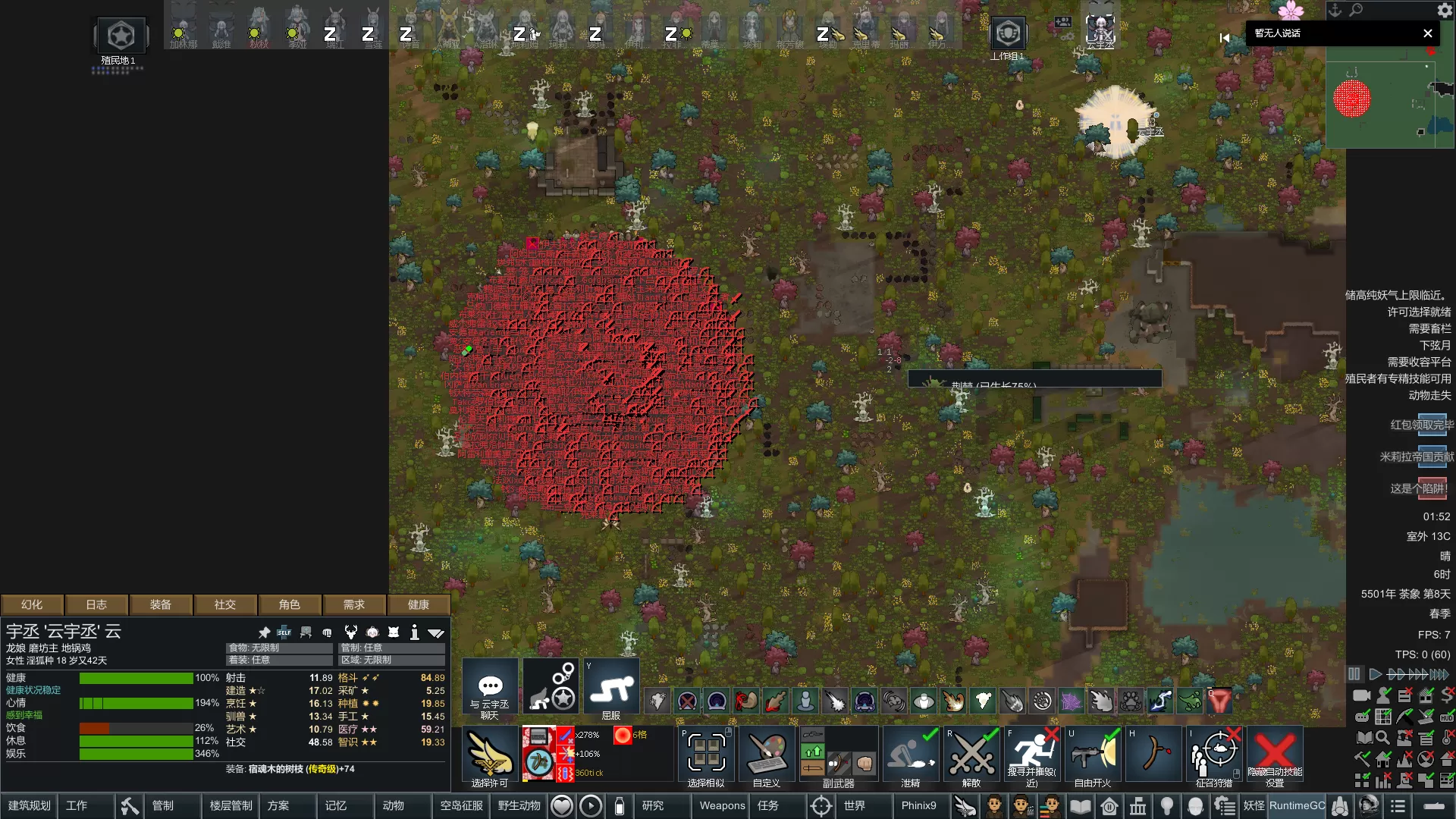Image resolution: width=1456 pixels, height=819 pixels.
Task: Open the 健康 (Health) tab
Action: coord(418,604)
